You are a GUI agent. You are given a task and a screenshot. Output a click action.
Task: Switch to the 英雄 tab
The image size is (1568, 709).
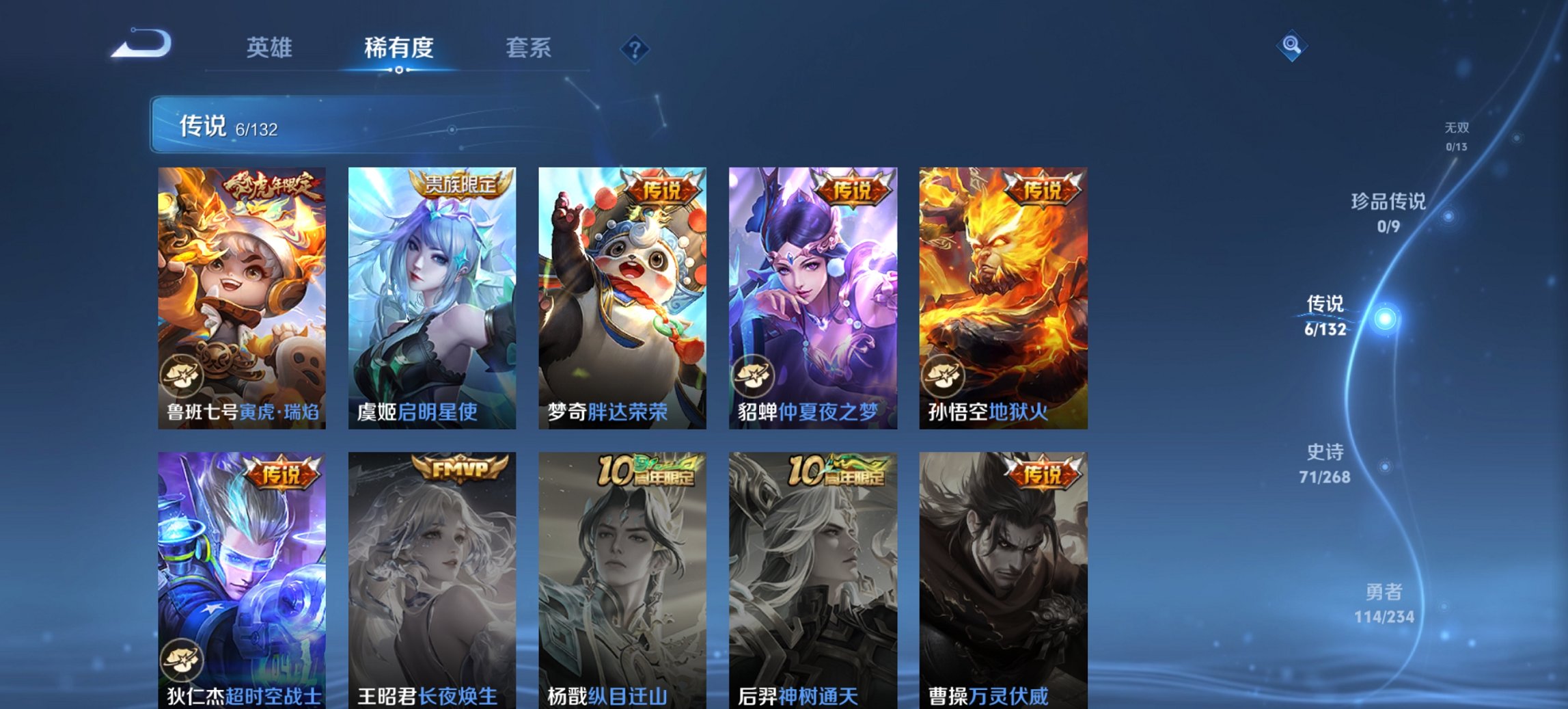click(x=271, y=48)
